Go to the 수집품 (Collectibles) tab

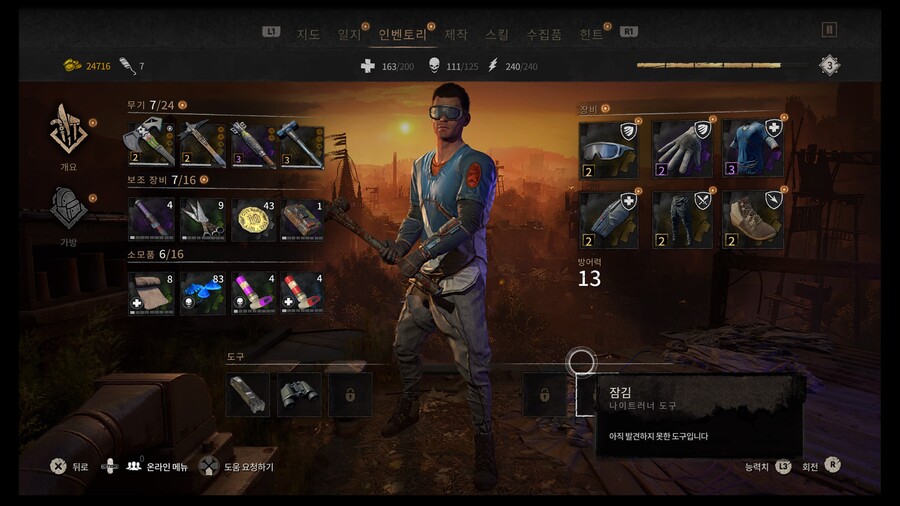[x=544, y=34]
